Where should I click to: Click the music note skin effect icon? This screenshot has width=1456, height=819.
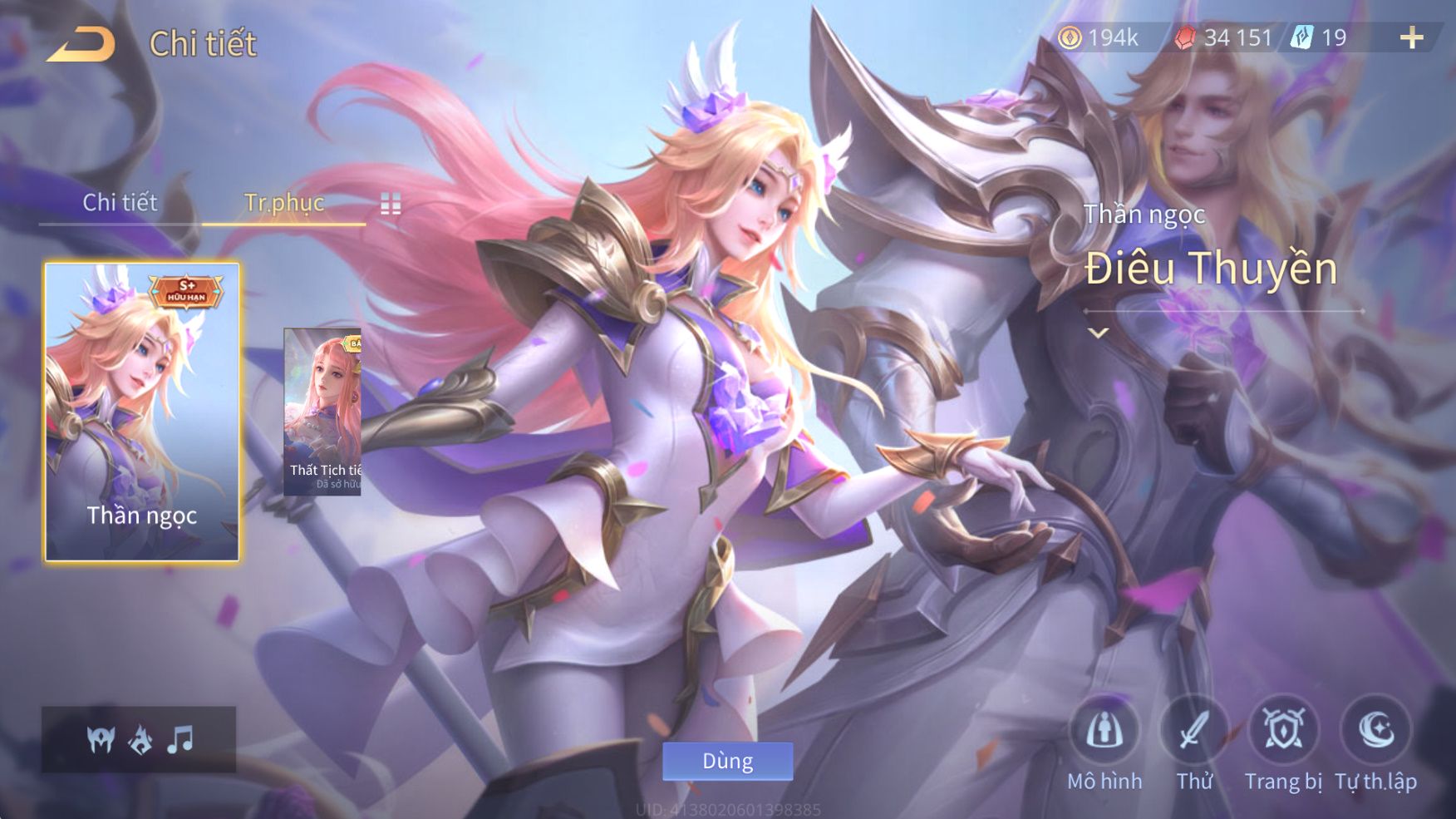(180, 739)
